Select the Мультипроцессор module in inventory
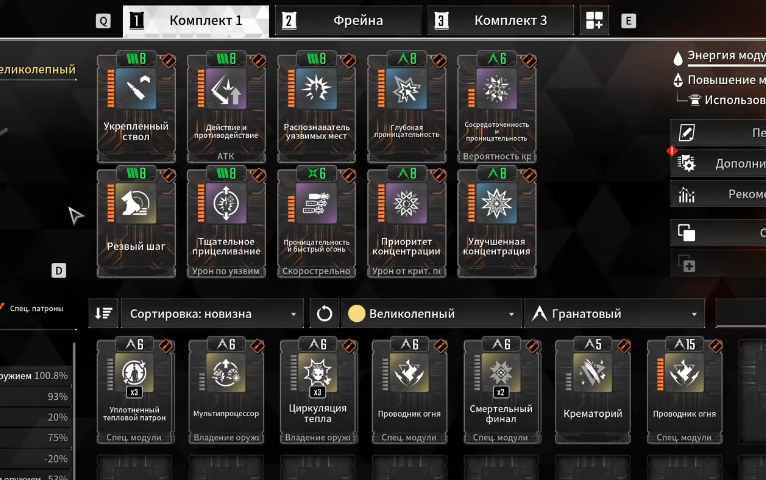The height and width of the screenshot is (480, 766). pyautogui.click(x=226, y=391)
